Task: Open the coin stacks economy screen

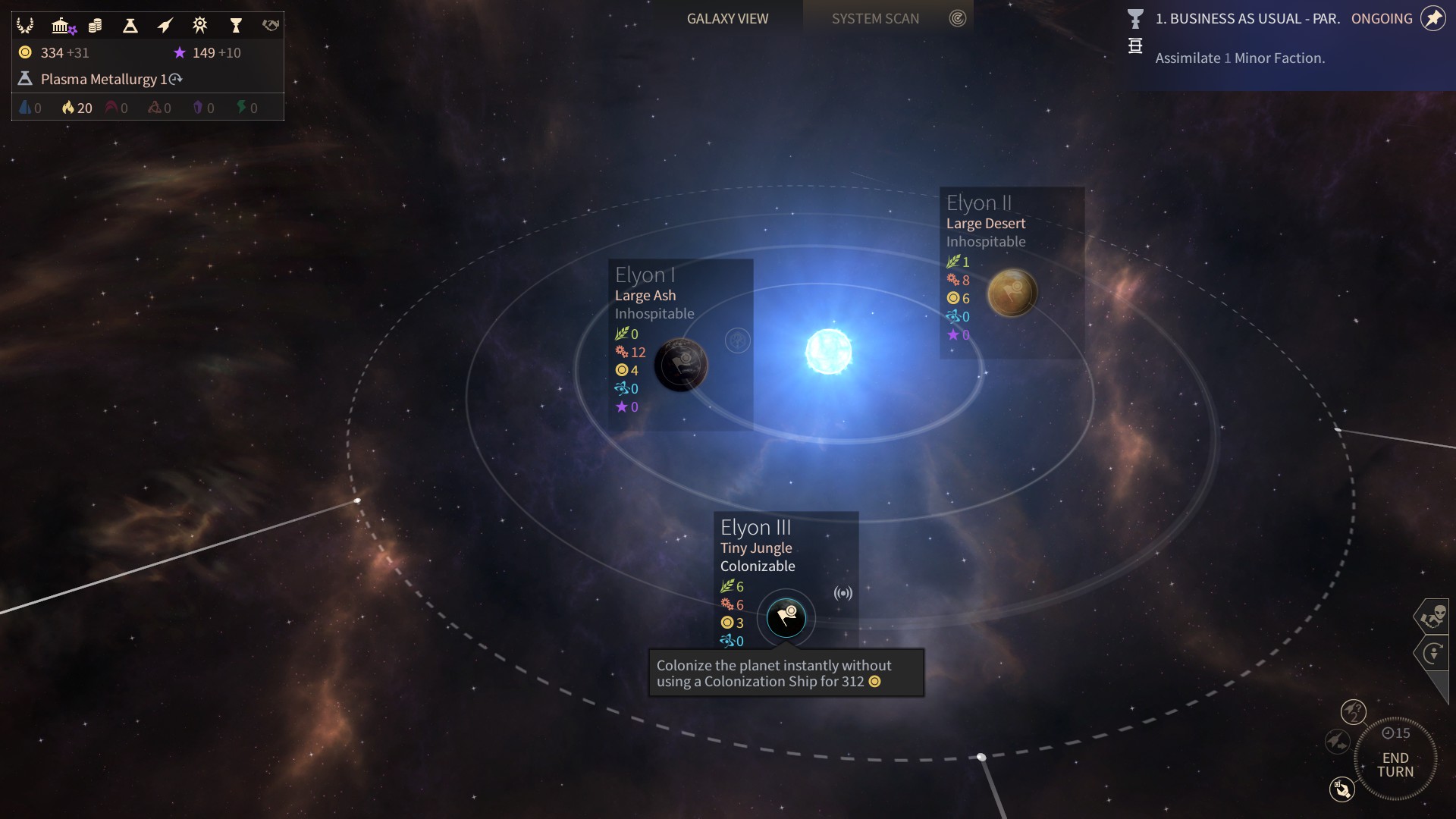Action: pyautogui.click(x=95, y=26)
